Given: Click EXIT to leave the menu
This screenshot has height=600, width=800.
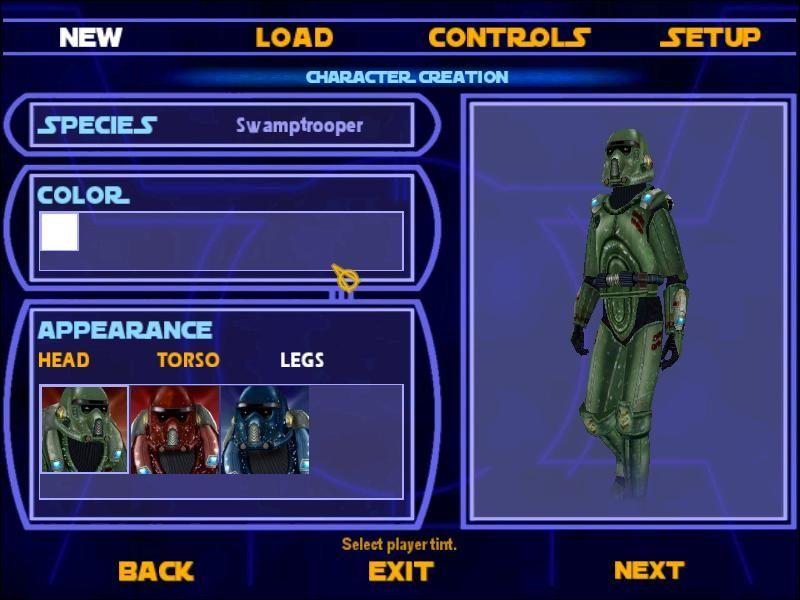Looking at the screenshot, I should coord(401,571).
